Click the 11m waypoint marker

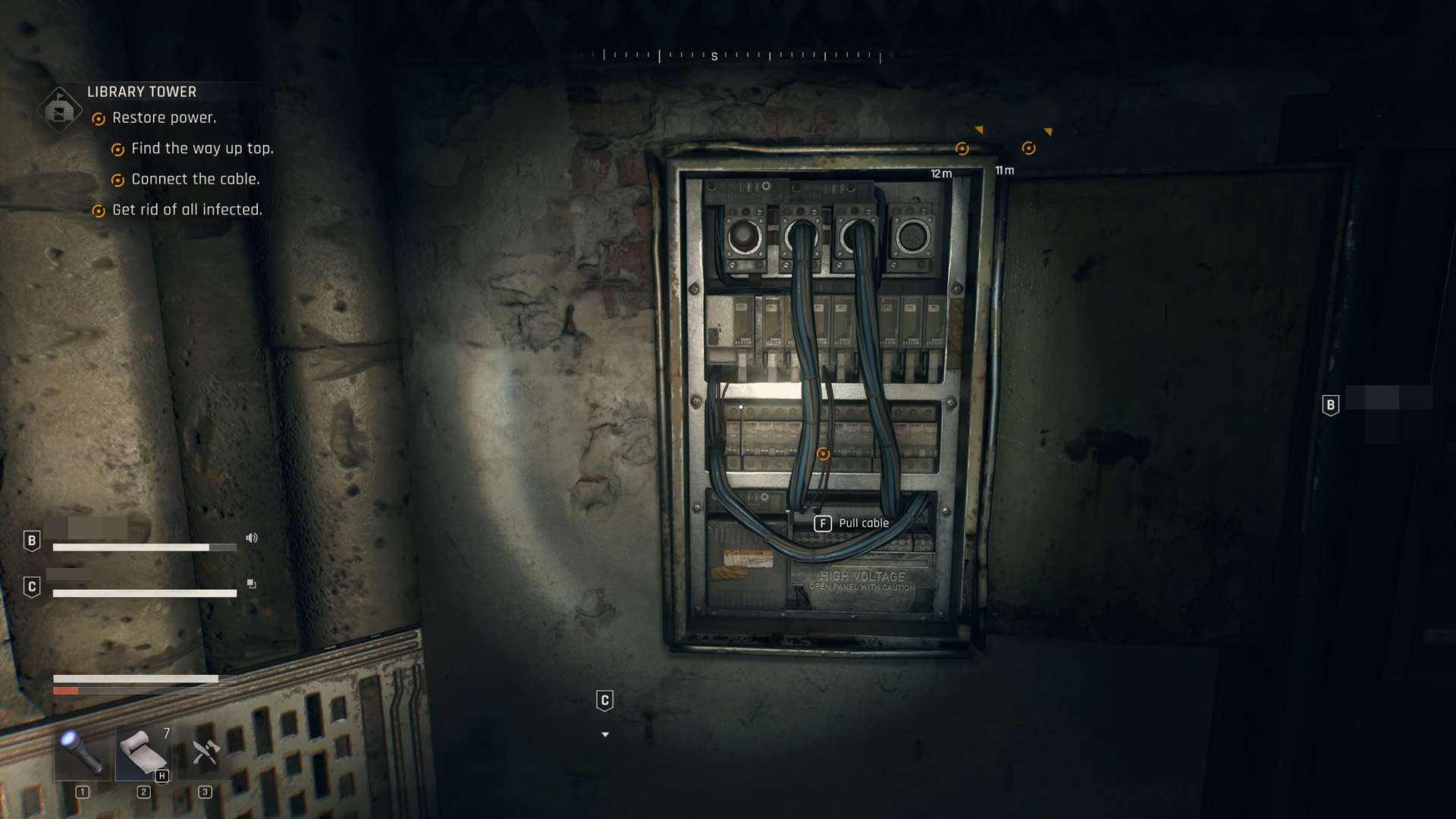click(x=1028, y=148)
